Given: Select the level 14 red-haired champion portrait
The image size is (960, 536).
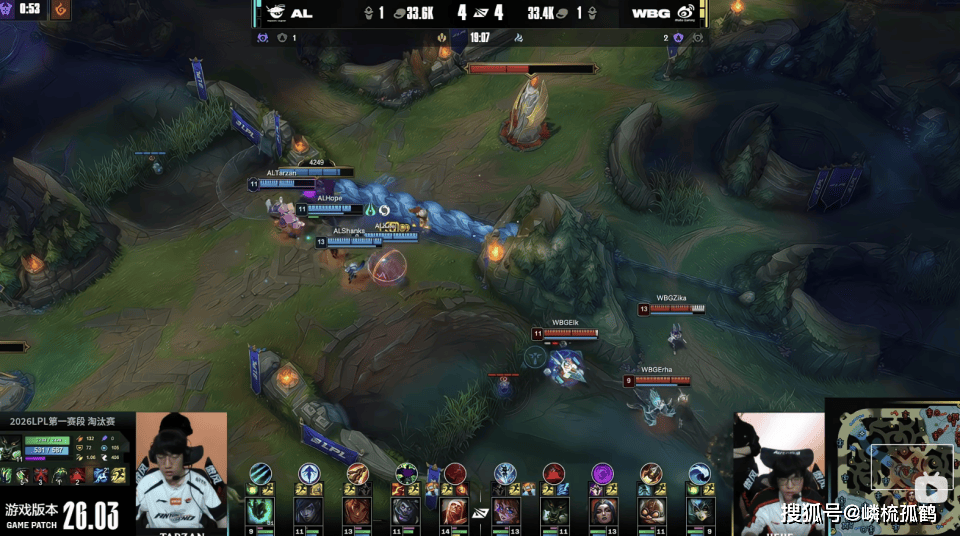Looking at the screenshot, I should click(x=455, y=511).
